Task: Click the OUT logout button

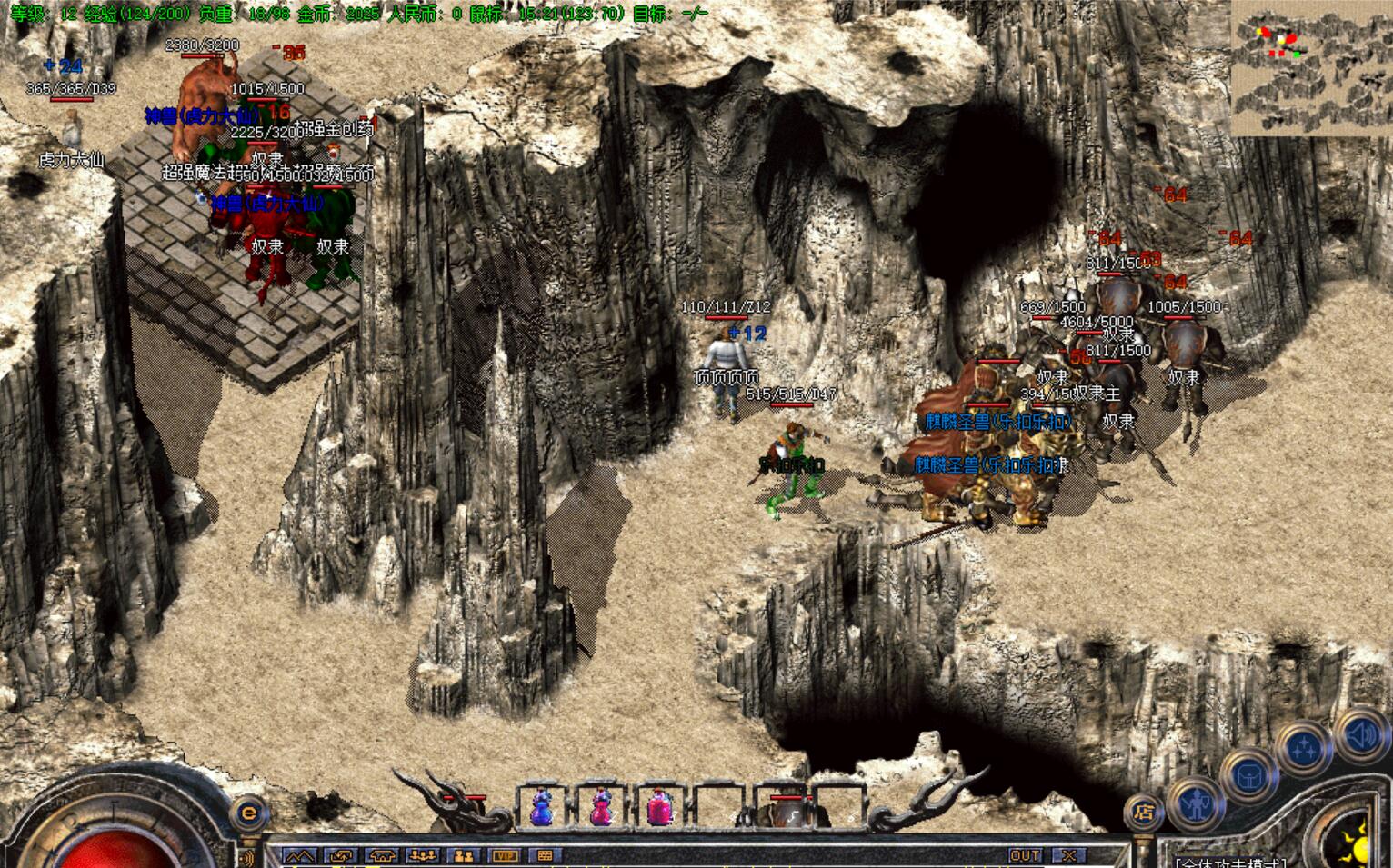Action: point(1026,855)
